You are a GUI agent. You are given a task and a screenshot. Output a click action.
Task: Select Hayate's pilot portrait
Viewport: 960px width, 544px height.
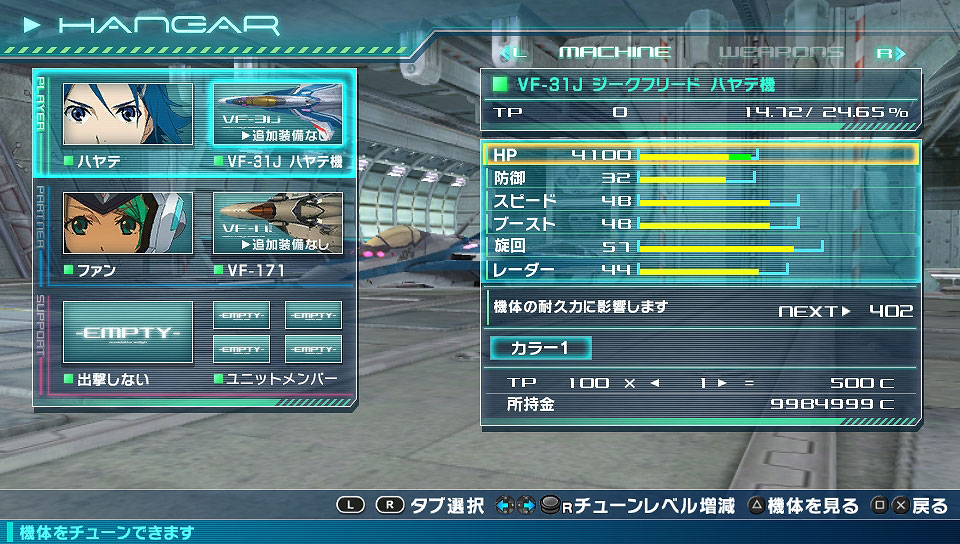click(128, 114)
